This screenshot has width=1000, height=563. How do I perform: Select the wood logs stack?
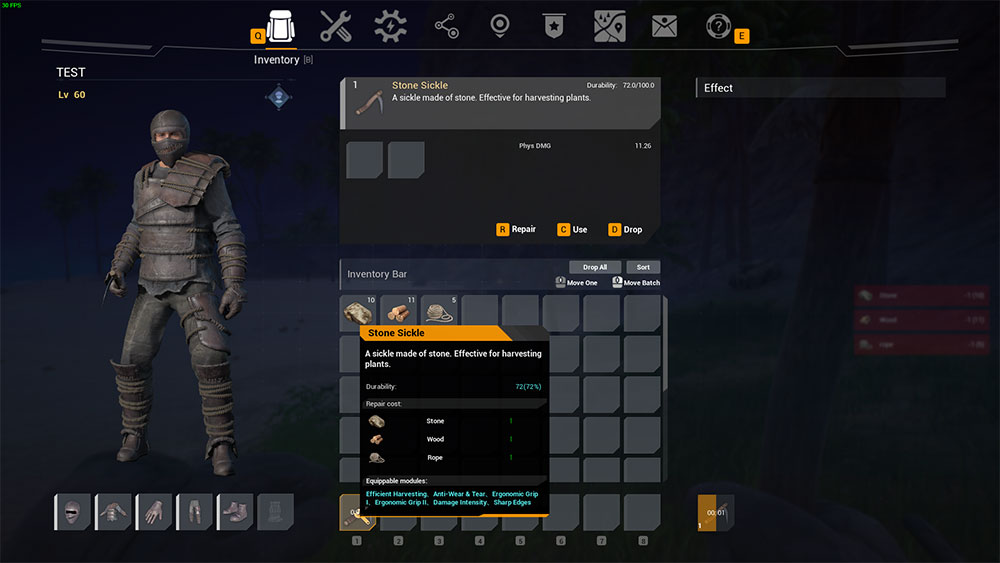(398, 311)
